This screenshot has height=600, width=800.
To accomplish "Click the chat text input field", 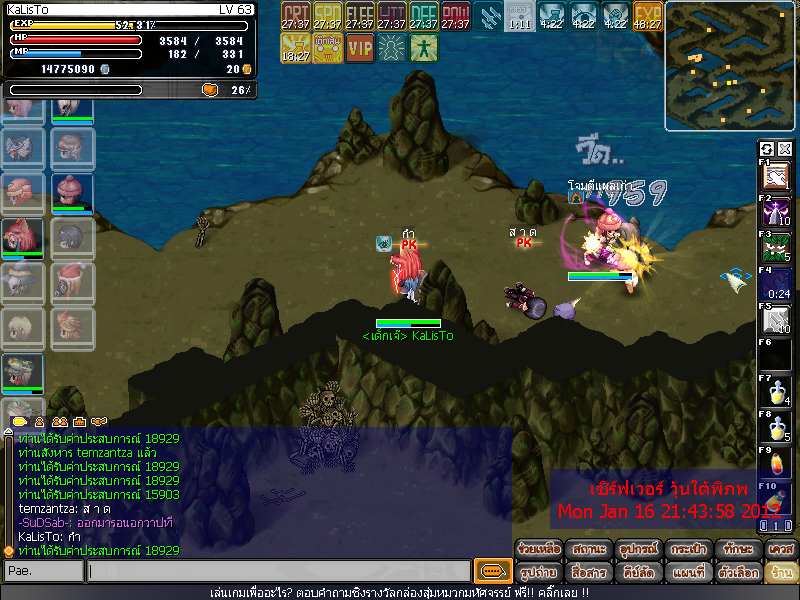I will click(x=278, y=572).
